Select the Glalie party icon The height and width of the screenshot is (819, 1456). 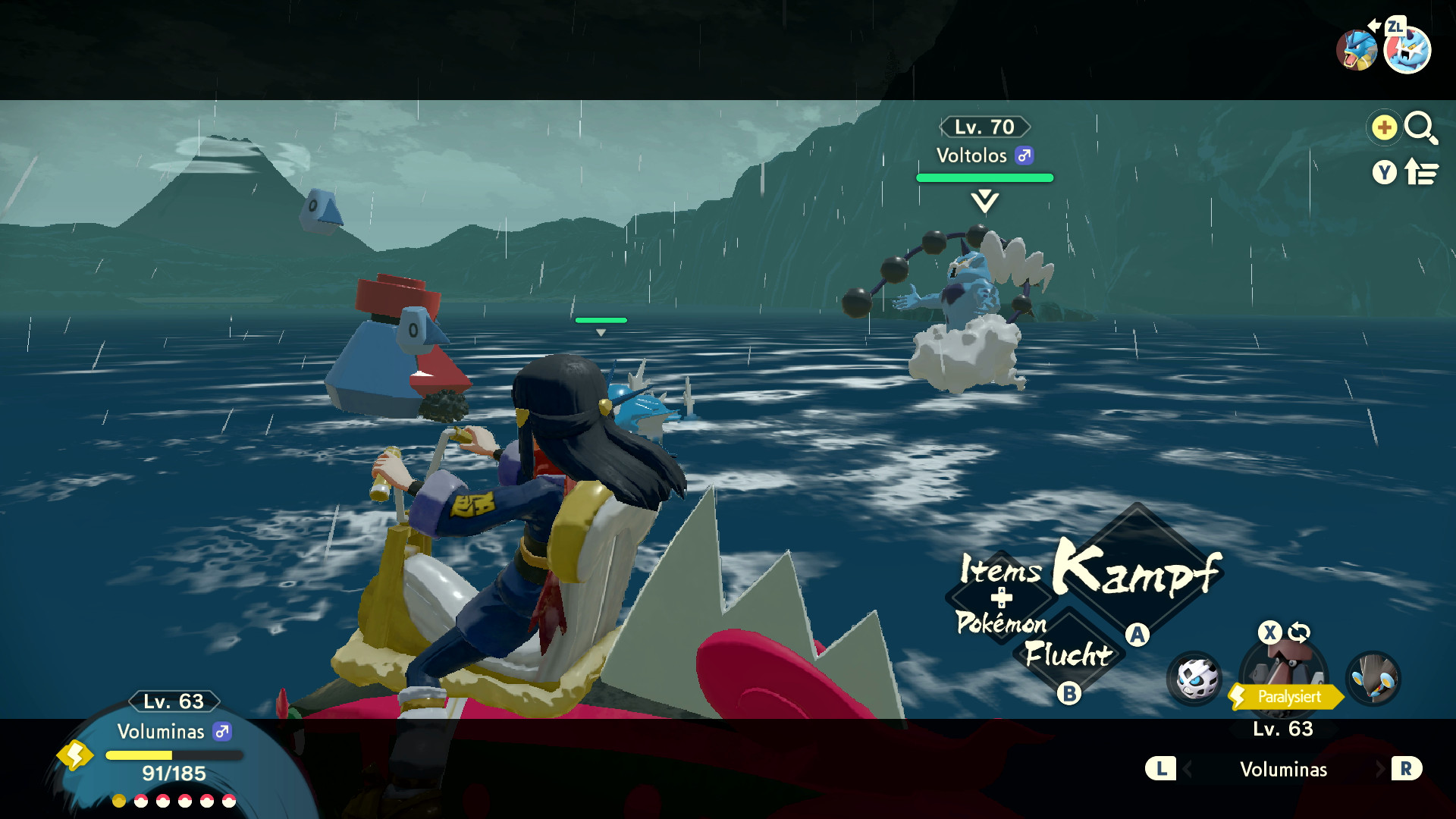tap(1194, 678)
